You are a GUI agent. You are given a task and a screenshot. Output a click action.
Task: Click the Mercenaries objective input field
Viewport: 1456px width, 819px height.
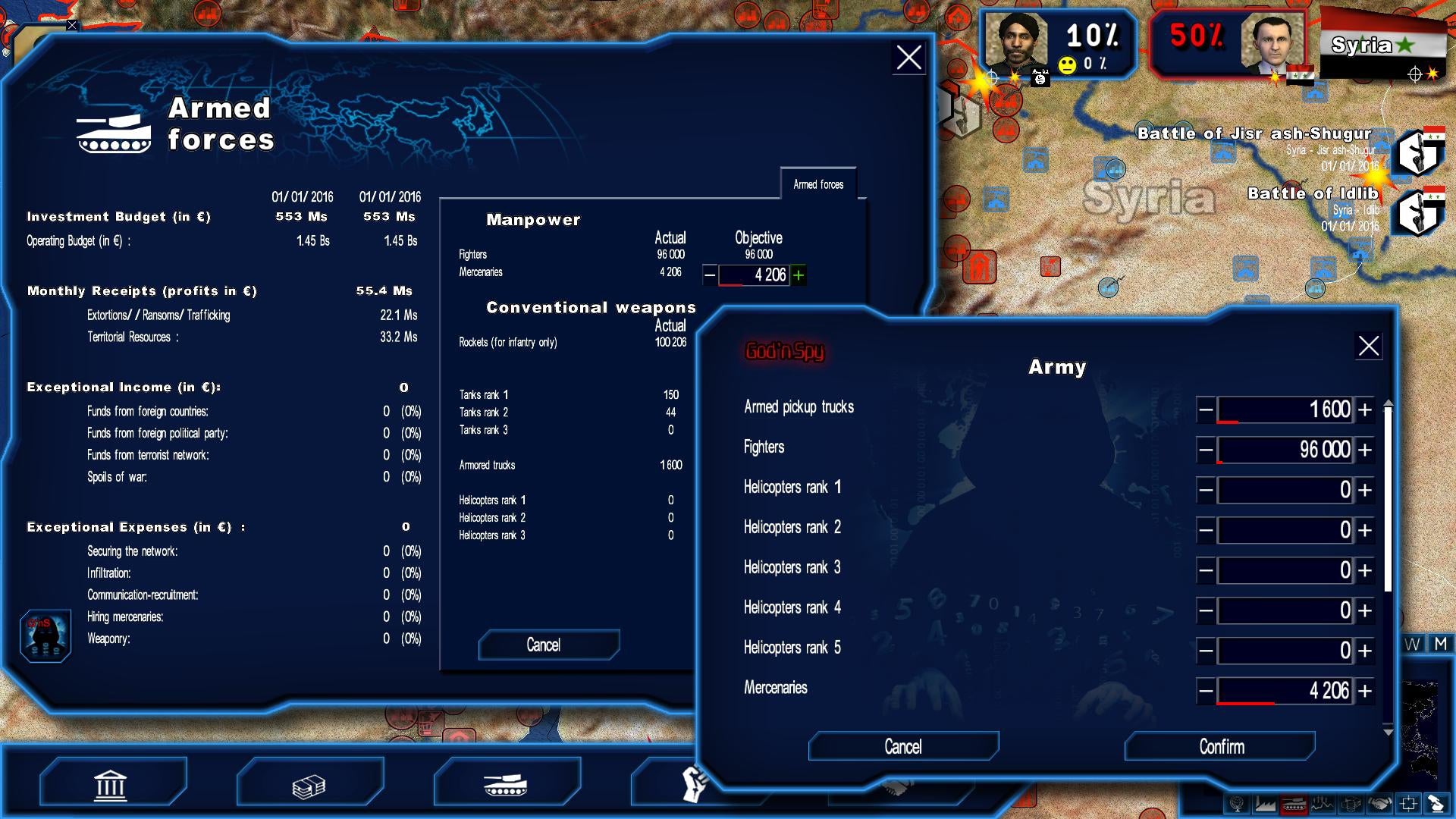click(757, 275)
